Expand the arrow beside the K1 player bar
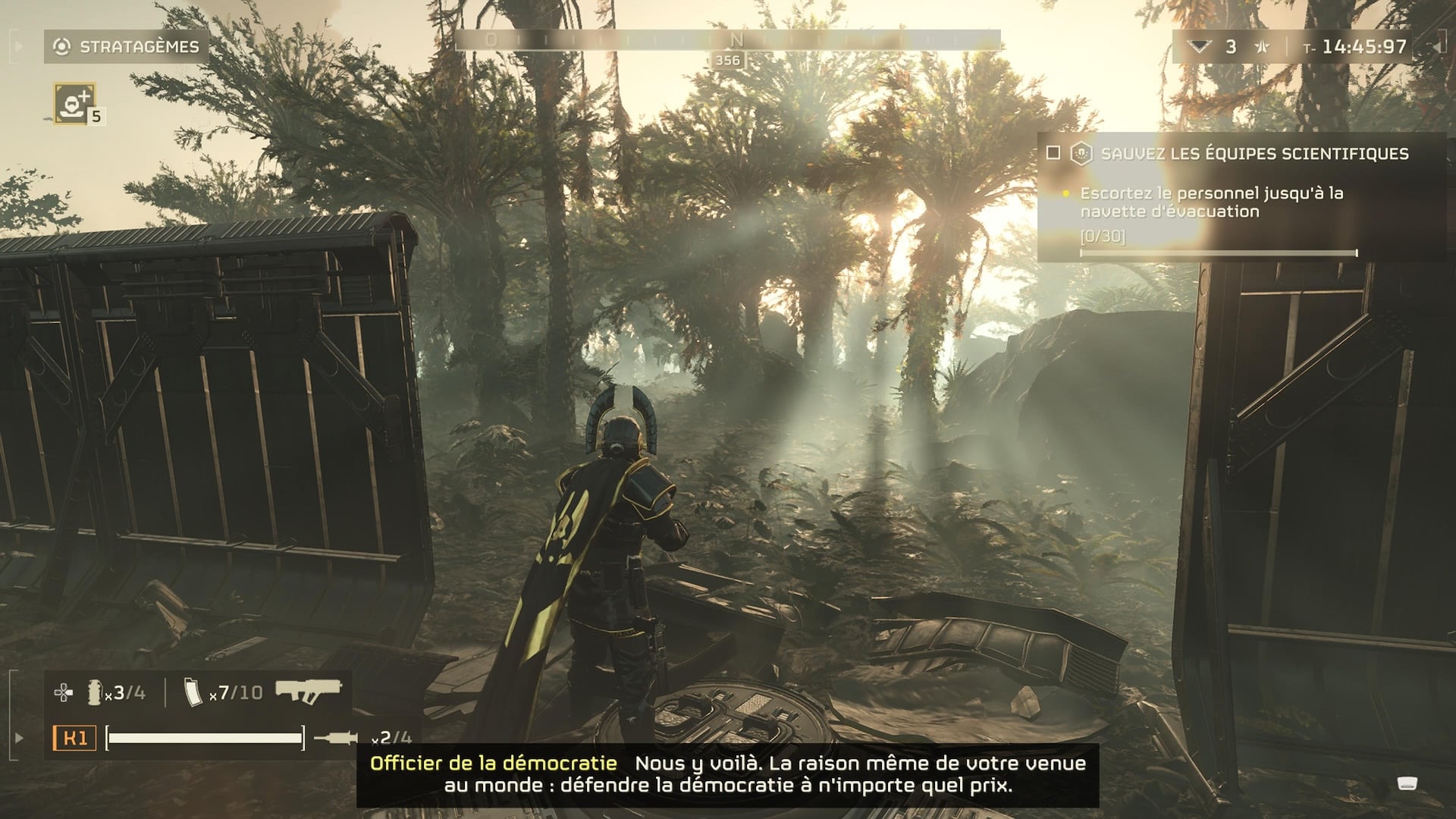Image resolution: width=1456 pixels, height=819 pixels. pos(19,737)
